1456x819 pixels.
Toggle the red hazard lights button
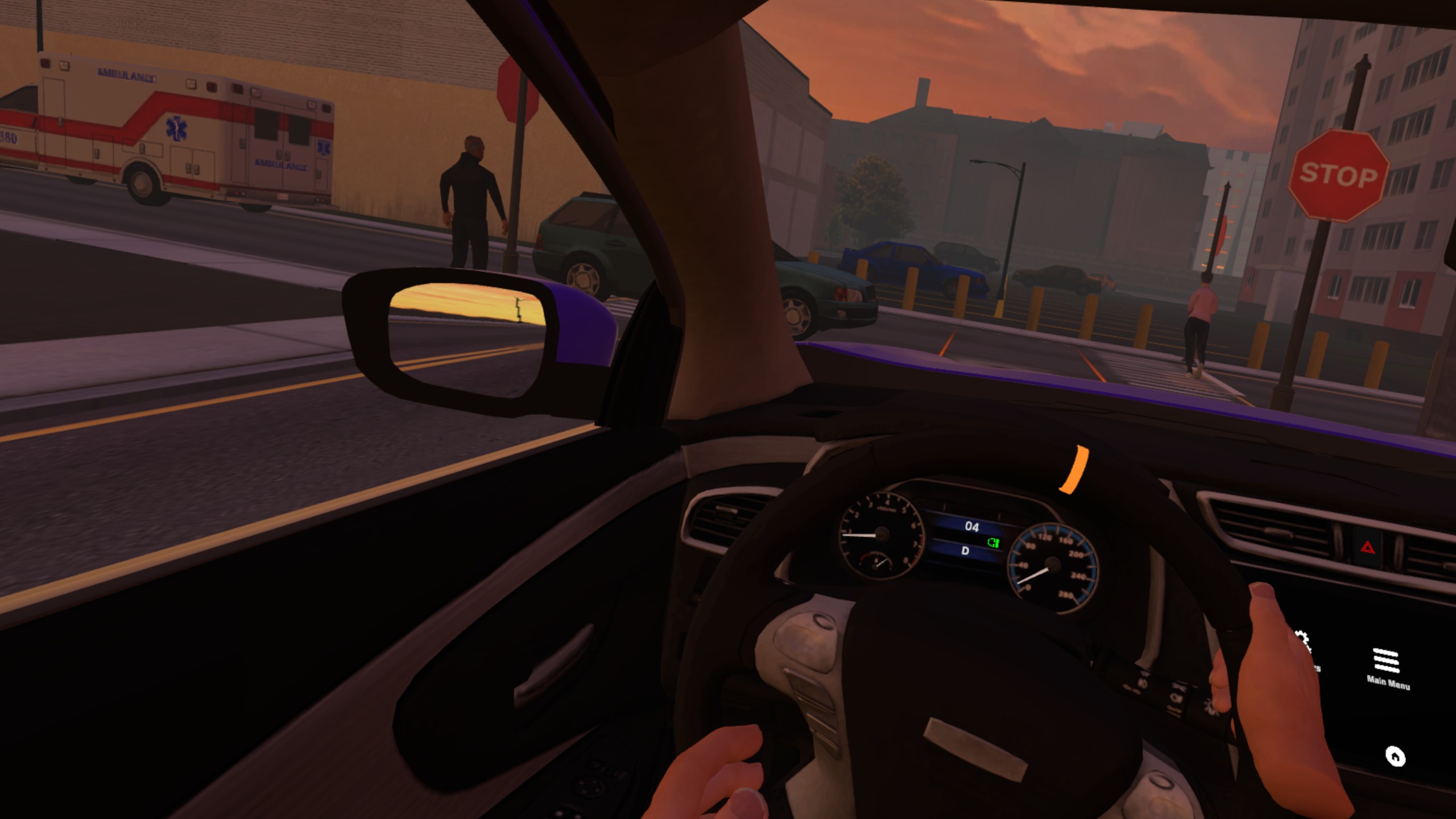pos(1367,548)
